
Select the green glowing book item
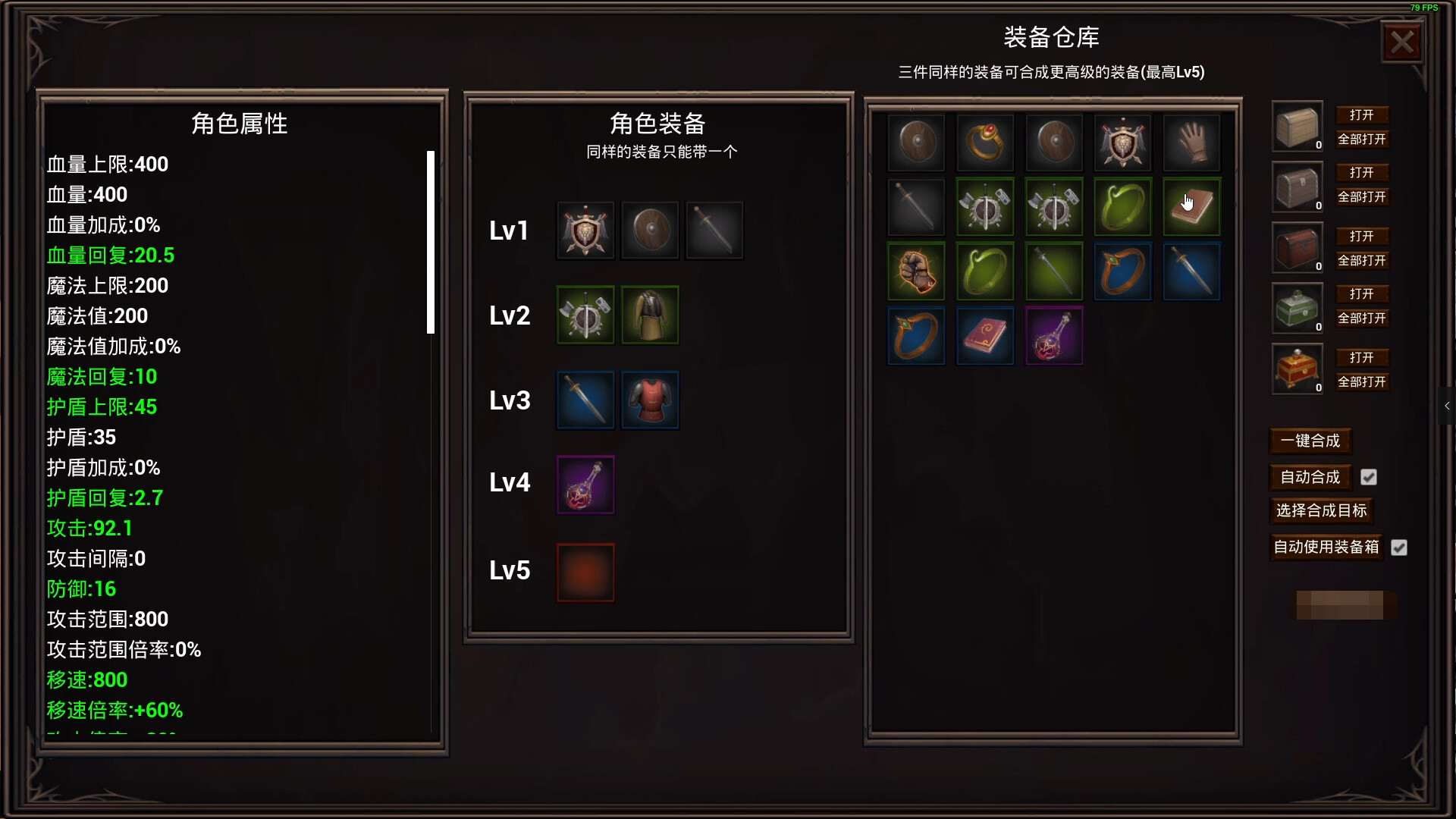pyautogui.click(x=1191, y=206)
